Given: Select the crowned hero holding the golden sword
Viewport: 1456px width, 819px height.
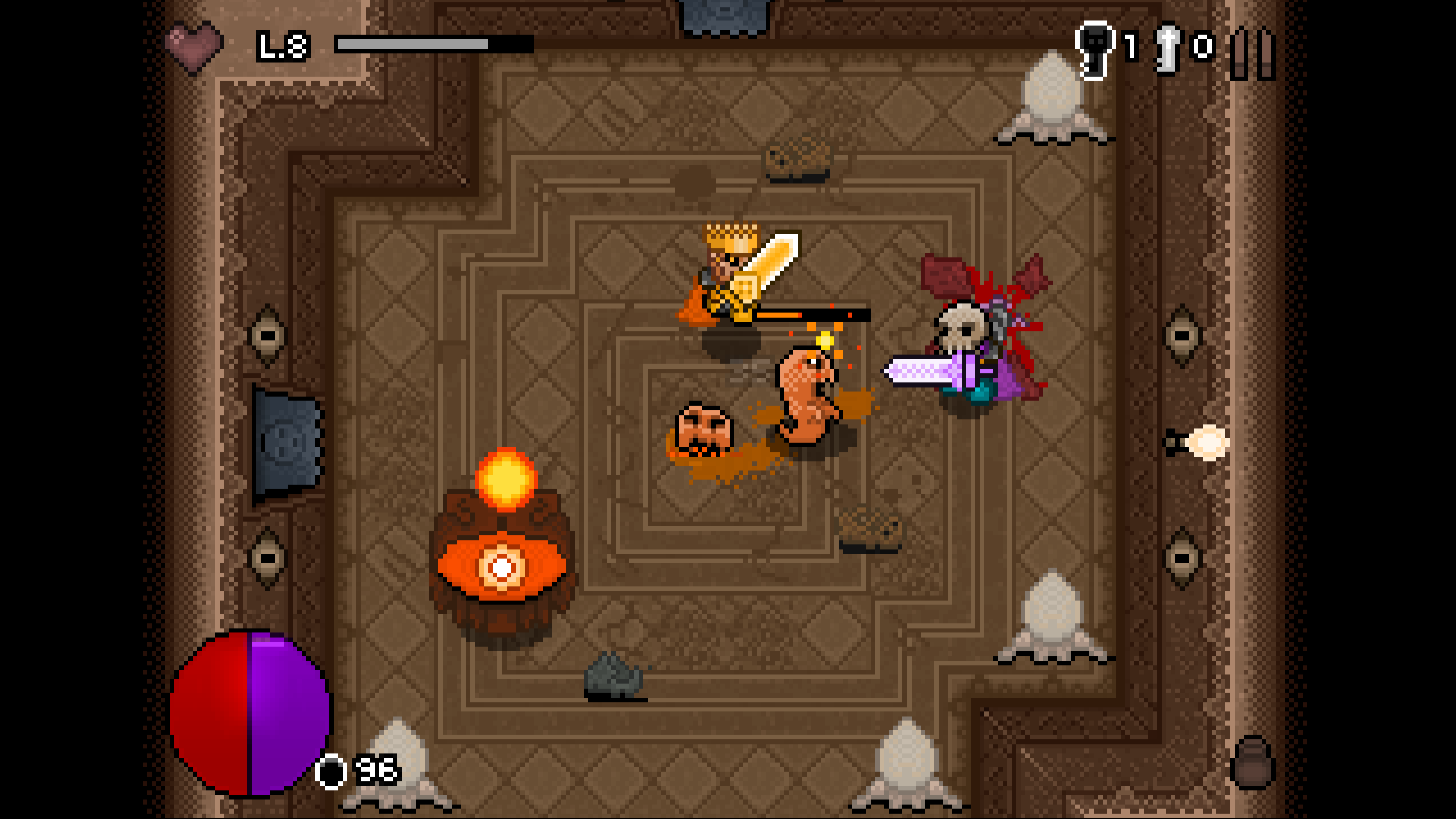Looking at the screenshot, I should [728, 273].
